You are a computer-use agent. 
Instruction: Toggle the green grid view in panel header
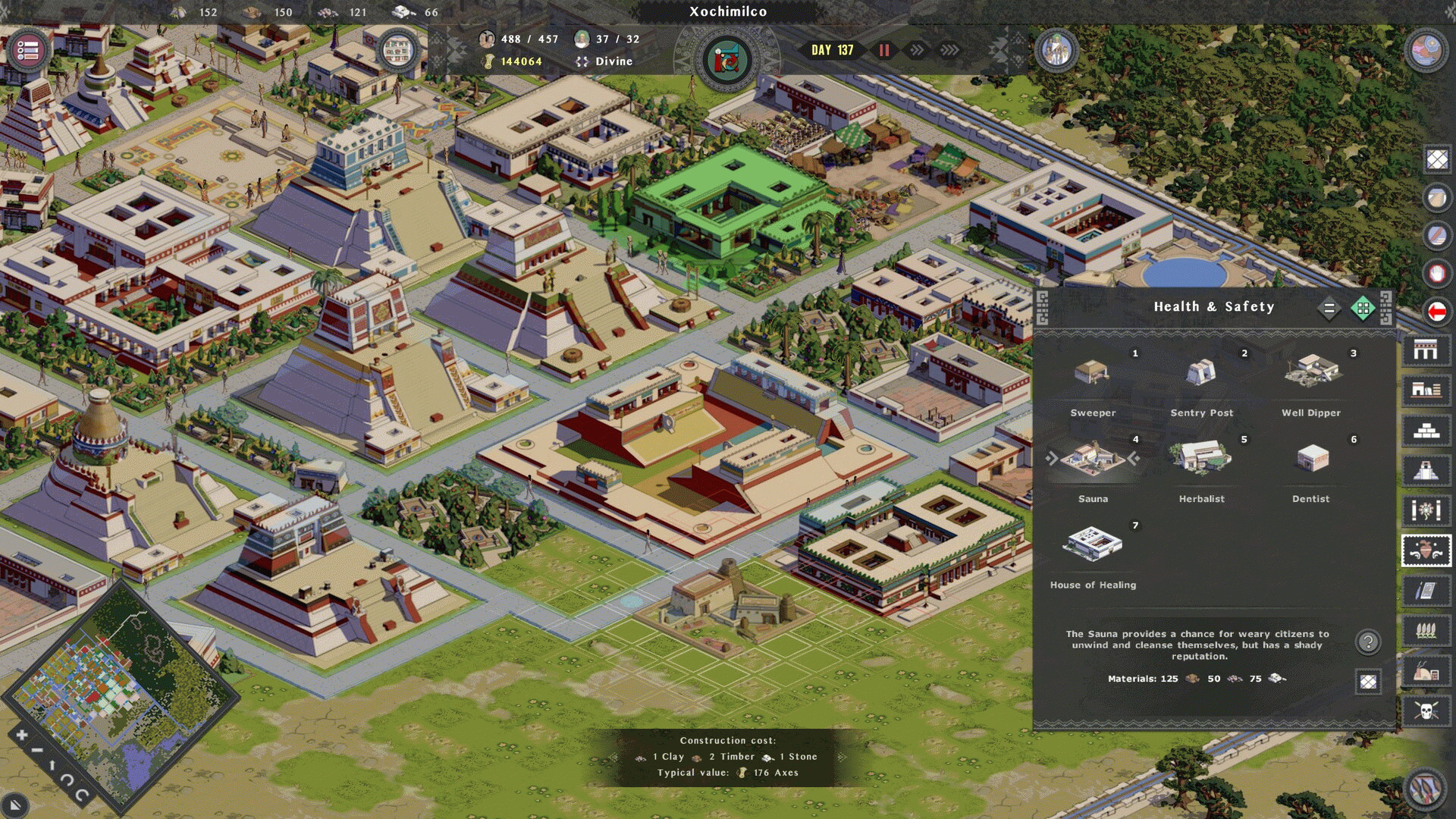[x=1363, y=308]
